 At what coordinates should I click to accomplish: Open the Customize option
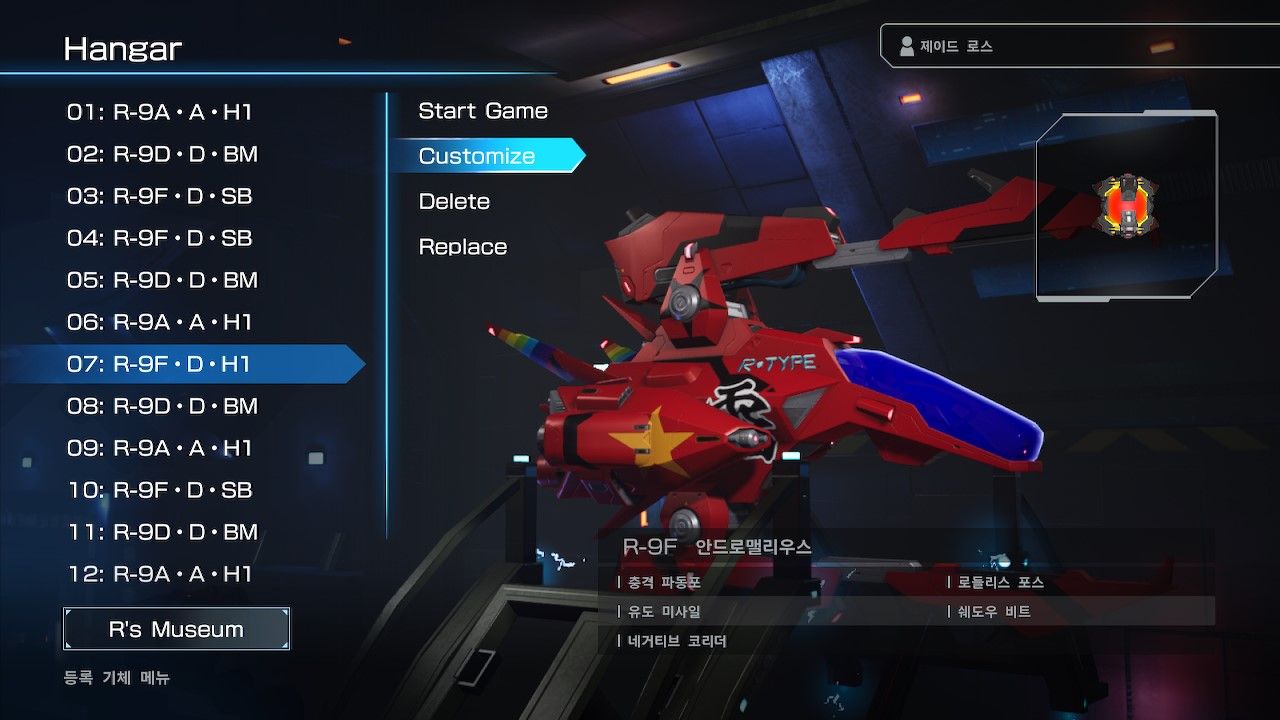[x=477, y=156]
